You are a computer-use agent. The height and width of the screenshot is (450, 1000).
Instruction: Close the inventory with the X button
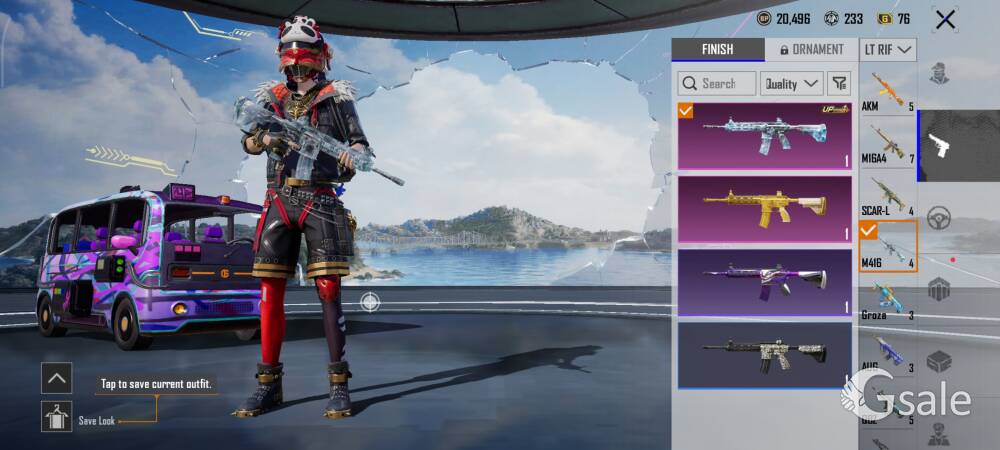[945, 19]
